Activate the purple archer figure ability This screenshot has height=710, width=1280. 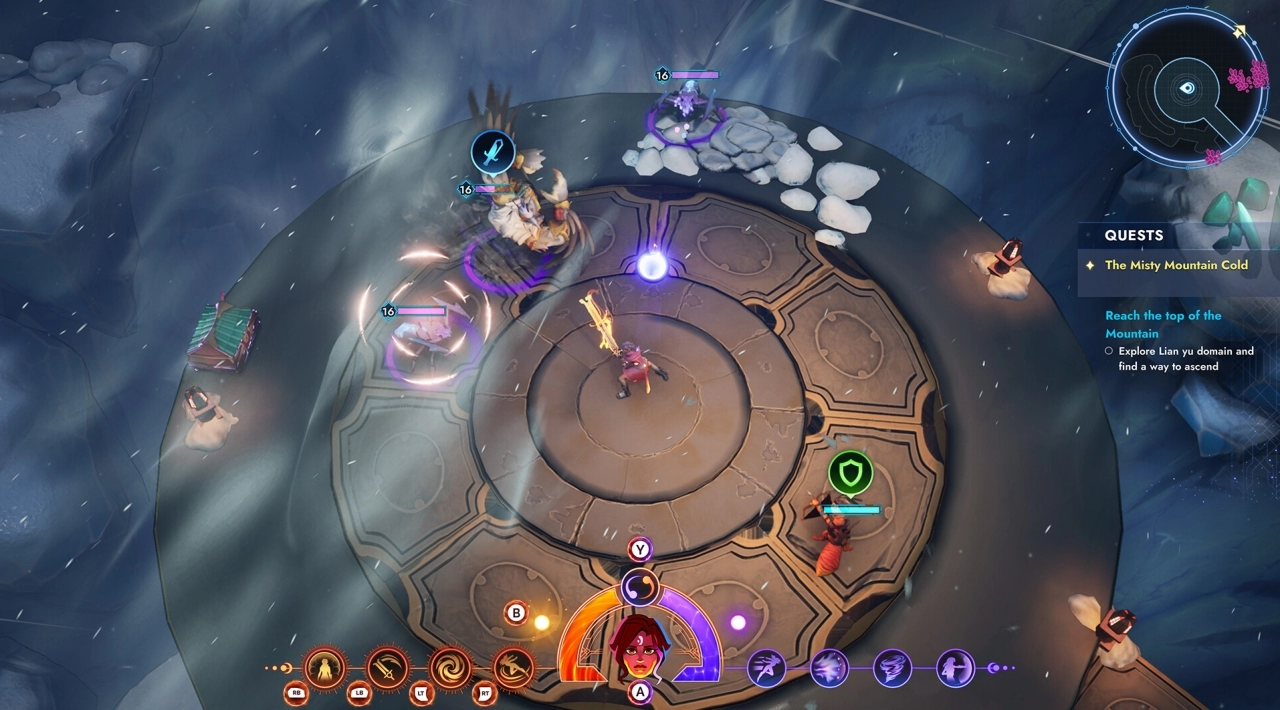pyautogui.click(x=955, y=667)
